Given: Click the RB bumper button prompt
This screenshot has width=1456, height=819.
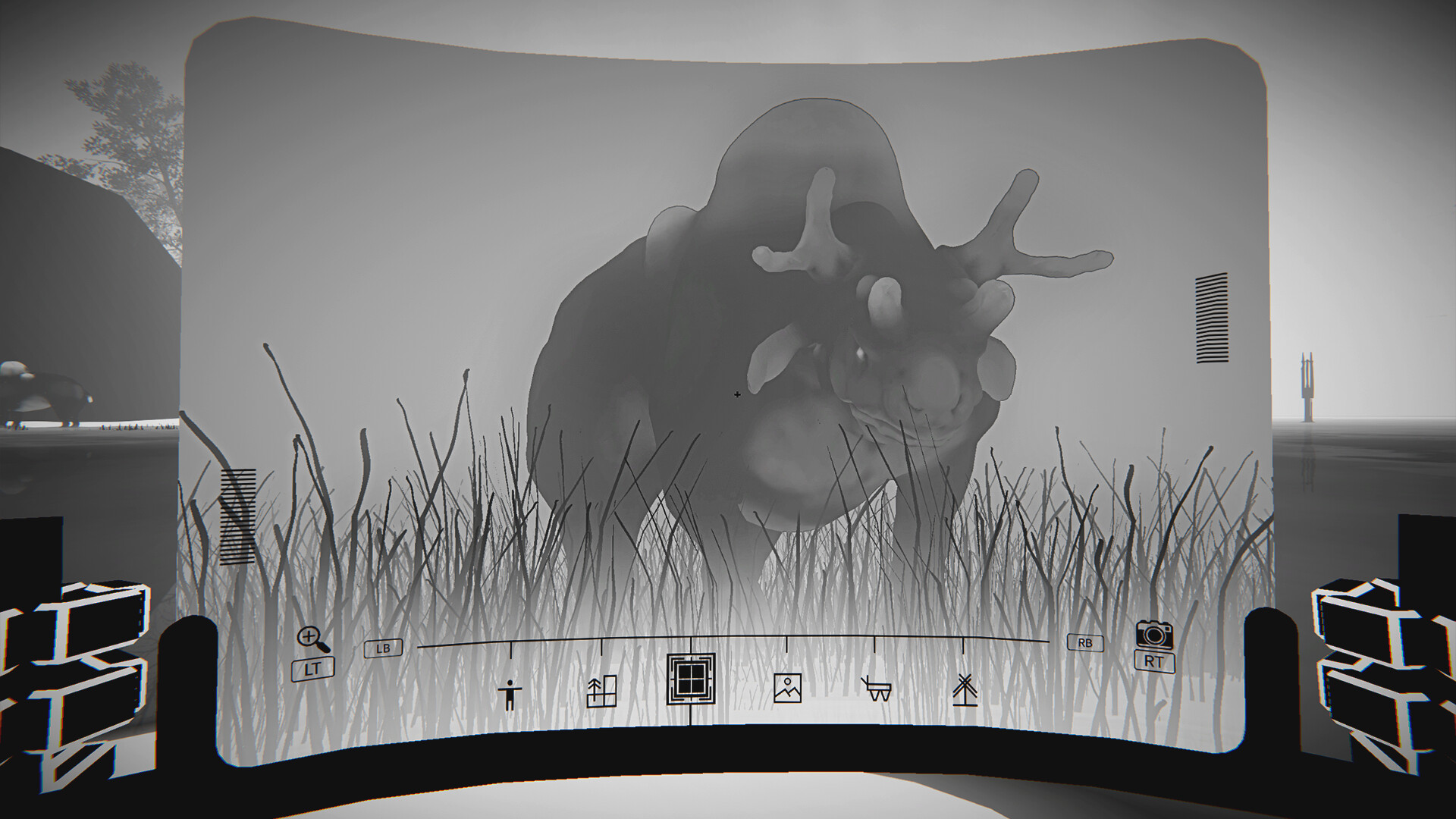Looking at the screenshot, I should click(x=1084, y=643).
